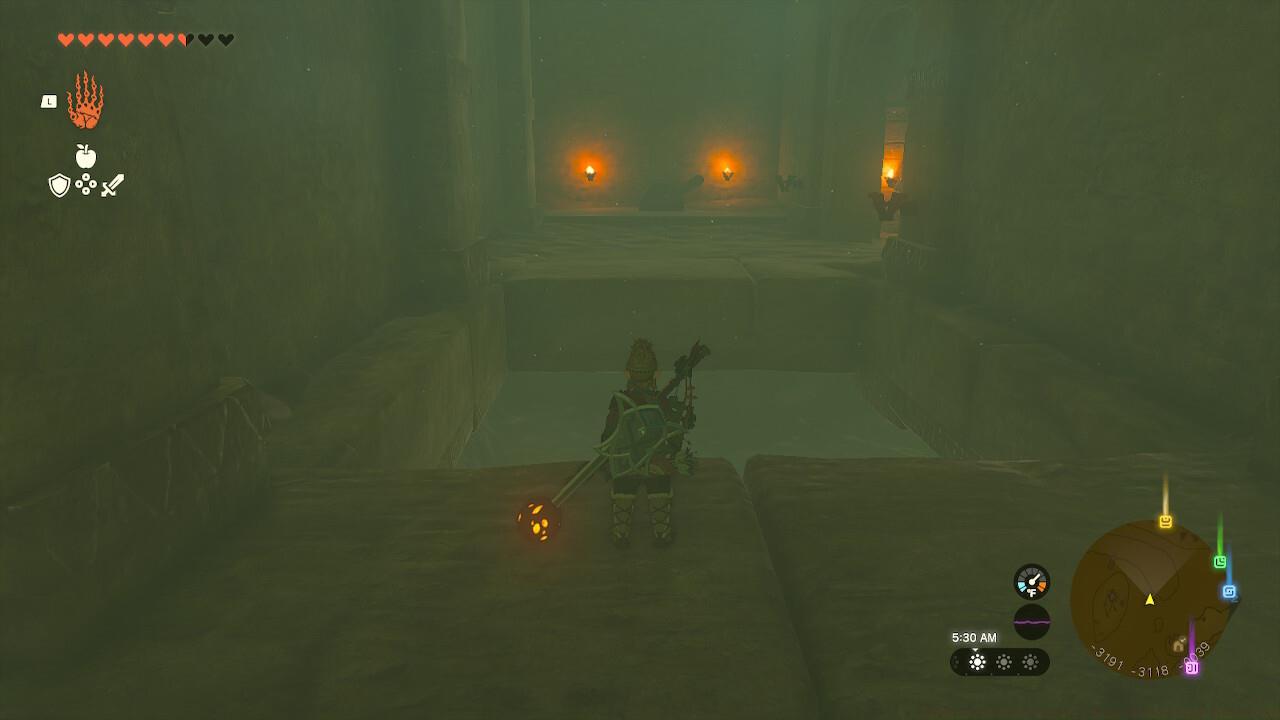
Task: Select the sword icon beside the d-pad
Action: coord(112,186)
